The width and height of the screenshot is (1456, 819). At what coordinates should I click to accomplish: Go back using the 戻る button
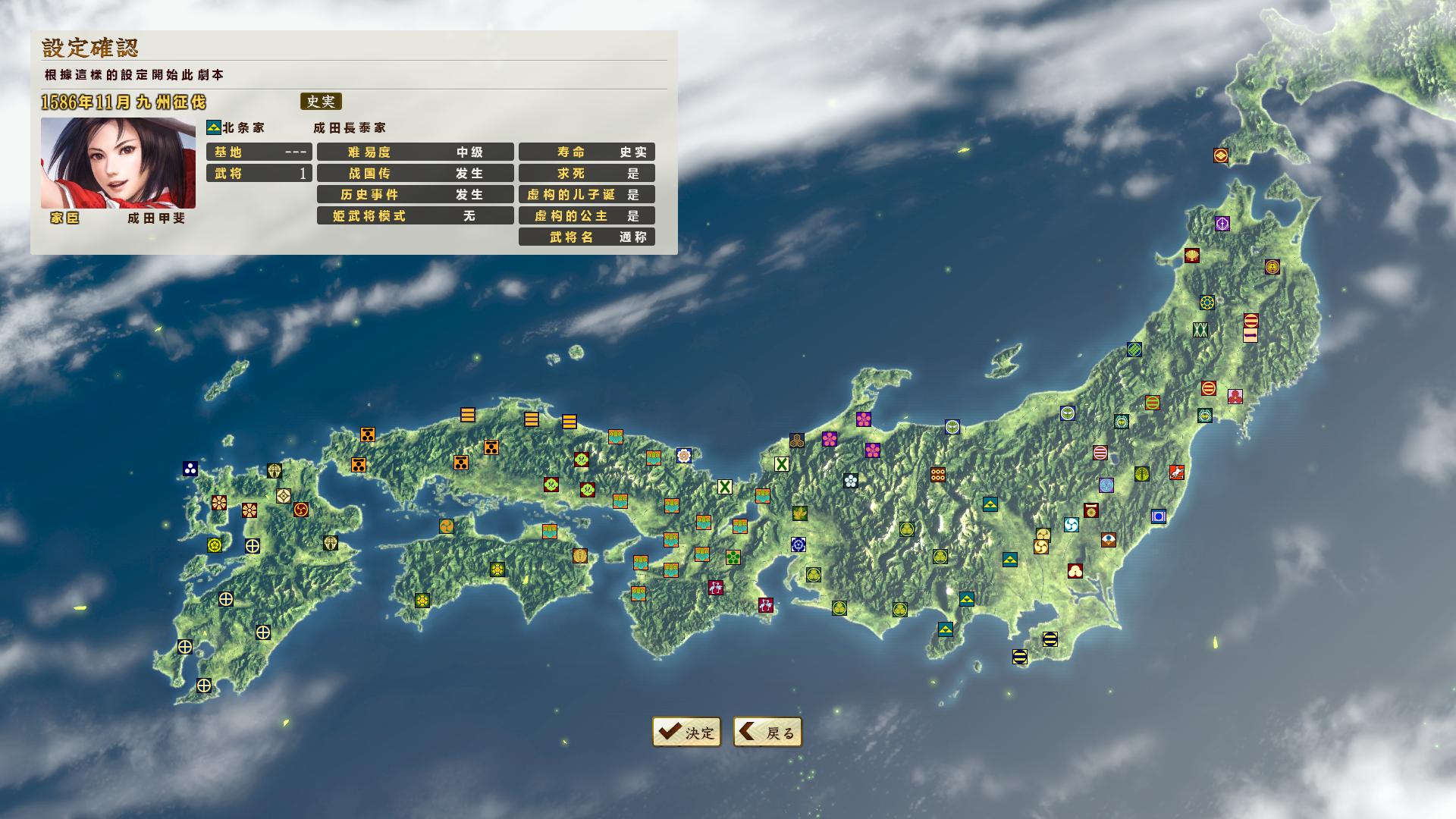pyautogui.click(x=767, y=732)
